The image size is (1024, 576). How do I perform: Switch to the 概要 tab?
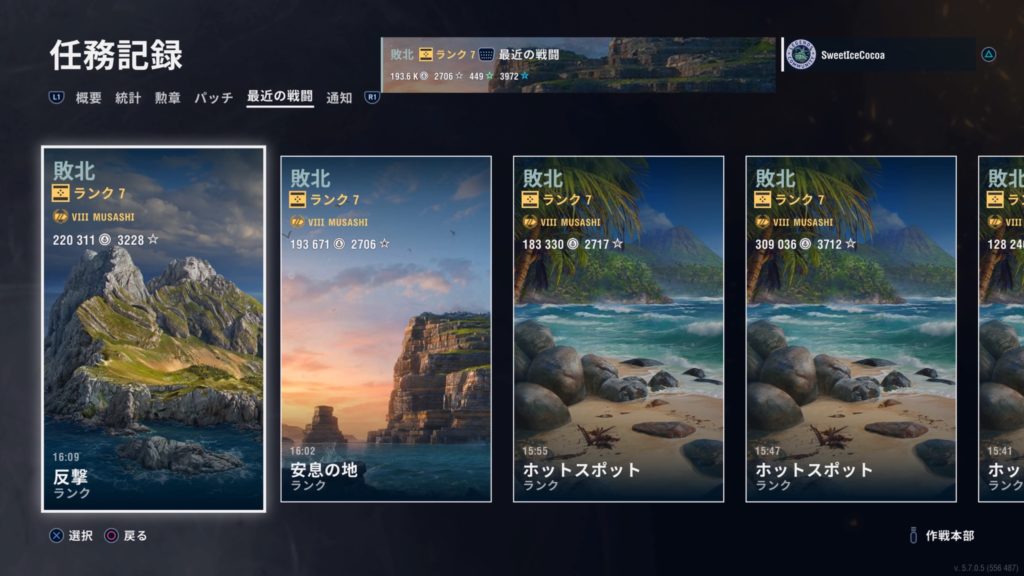coord(89,98)
